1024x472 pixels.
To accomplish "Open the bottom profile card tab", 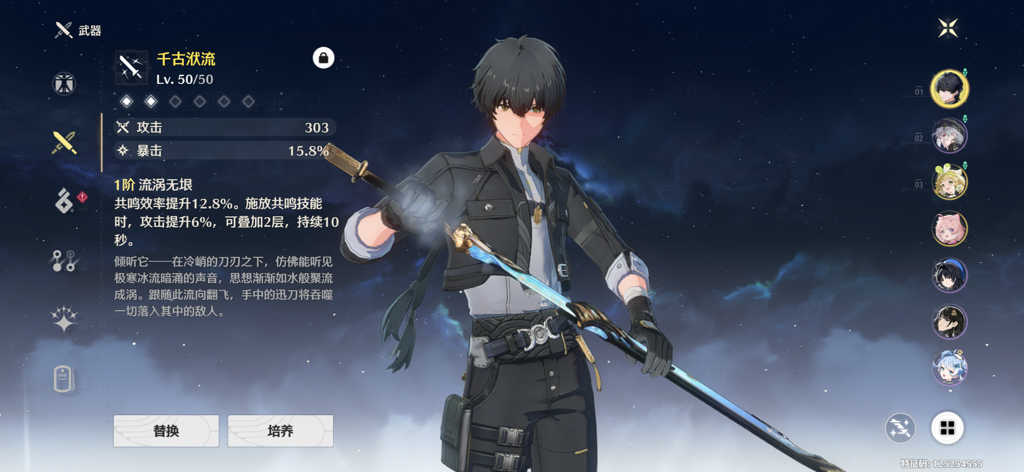I will point(65,379).
